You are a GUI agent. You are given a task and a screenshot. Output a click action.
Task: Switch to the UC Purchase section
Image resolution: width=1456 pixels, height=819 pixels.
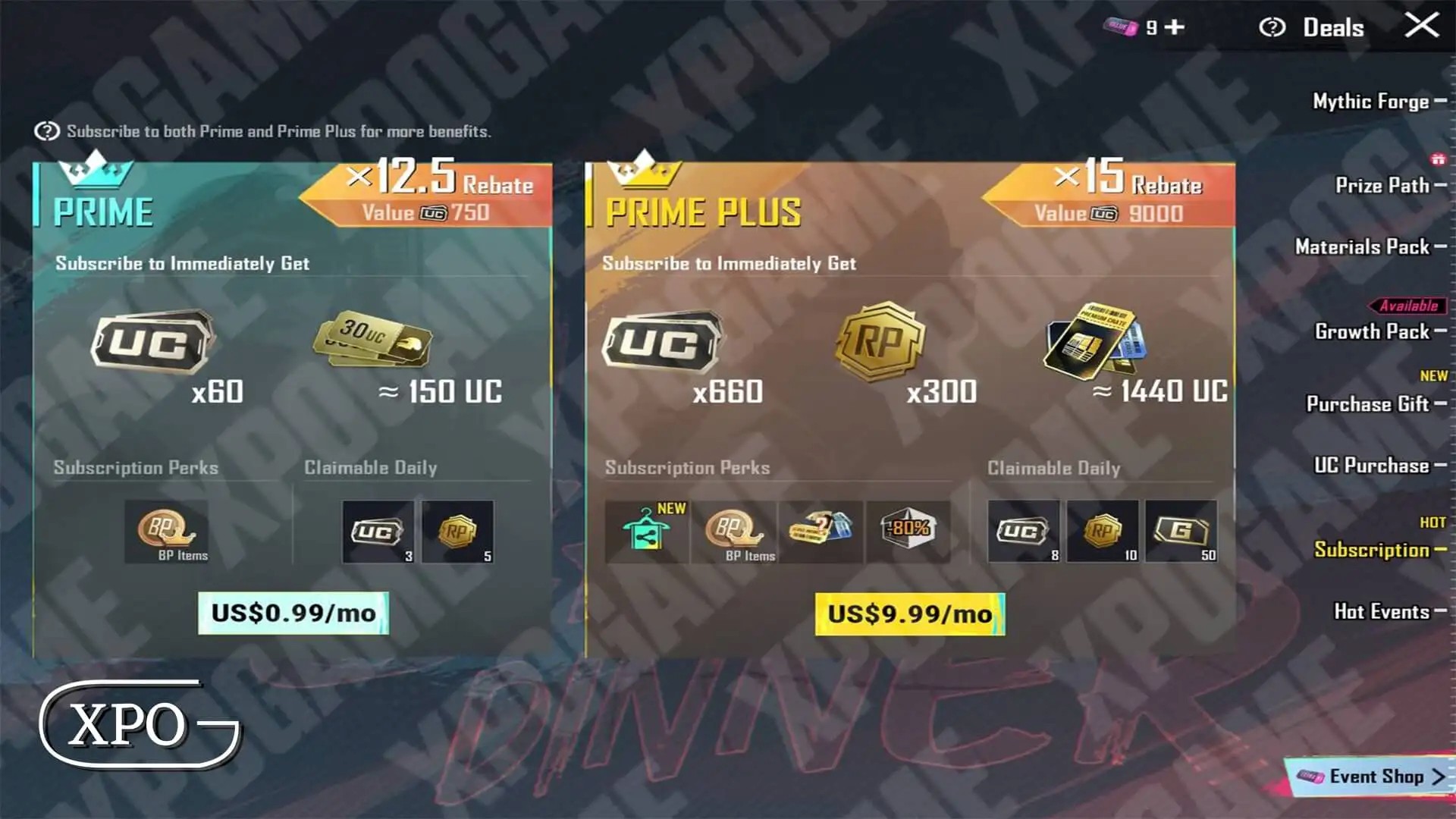pos(1371,465)
